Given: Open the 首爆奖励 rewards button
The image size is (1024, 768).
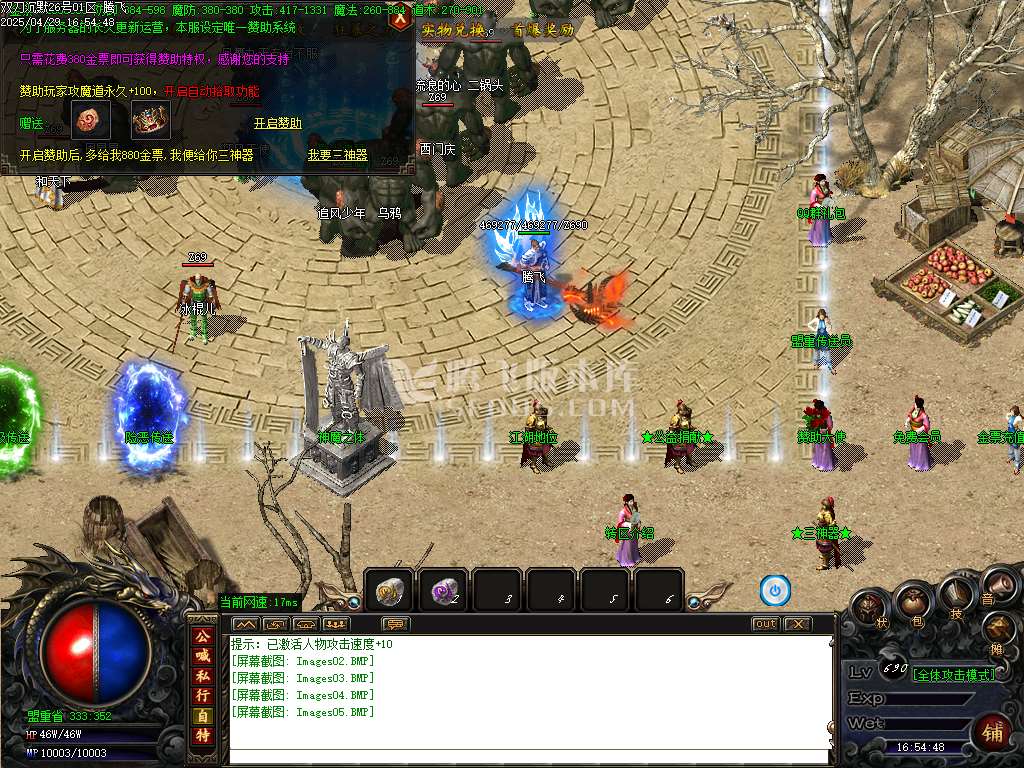Looking at the screenshot, I should pos(543,31).
